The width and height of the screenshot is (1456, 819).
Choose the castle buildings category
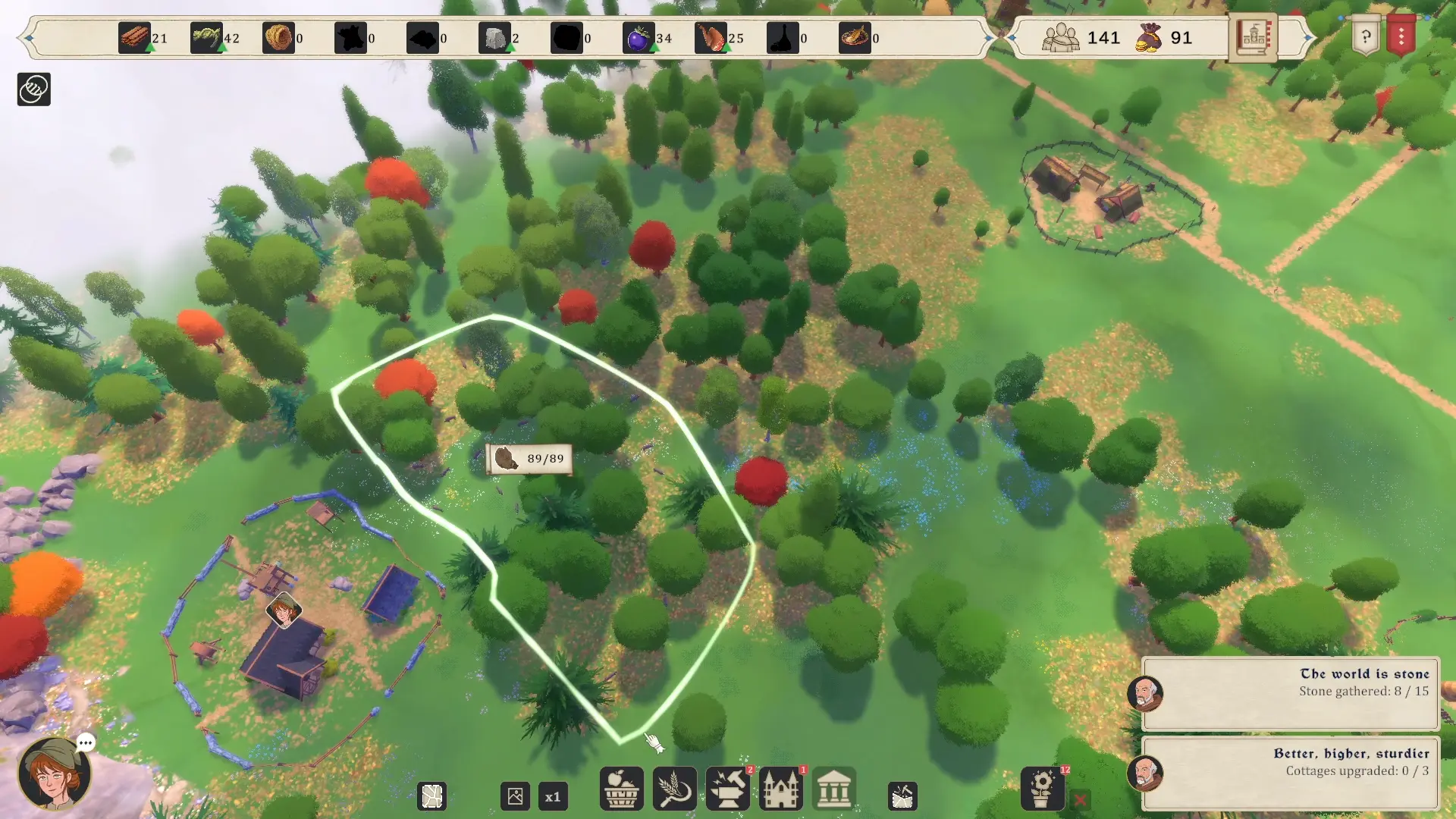coord(781,789)
